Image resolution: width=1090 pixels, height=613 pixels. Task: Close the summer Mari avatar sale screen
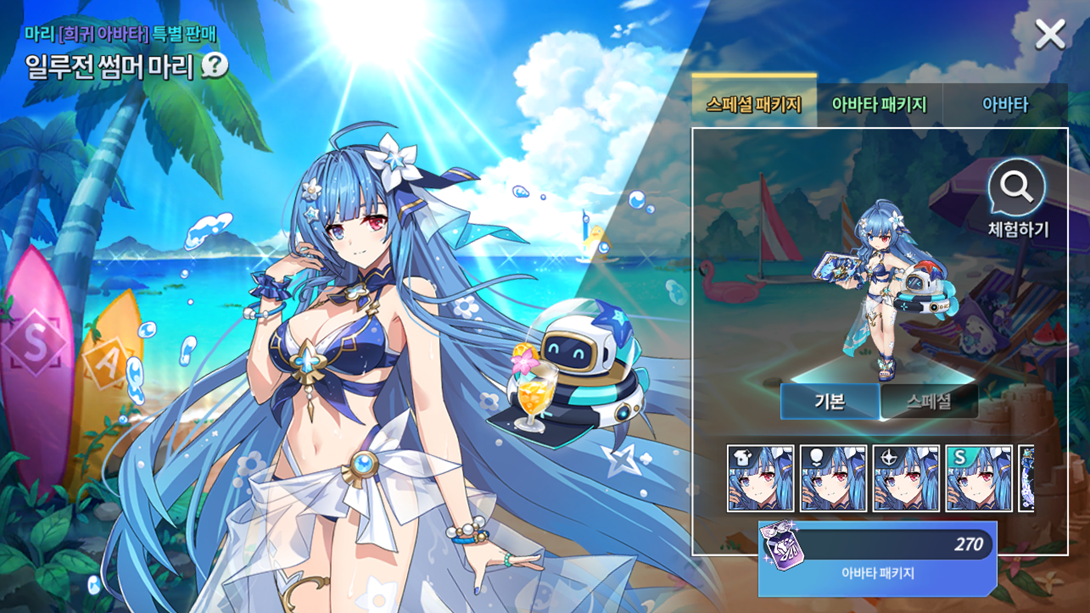tap(1050, 34)
